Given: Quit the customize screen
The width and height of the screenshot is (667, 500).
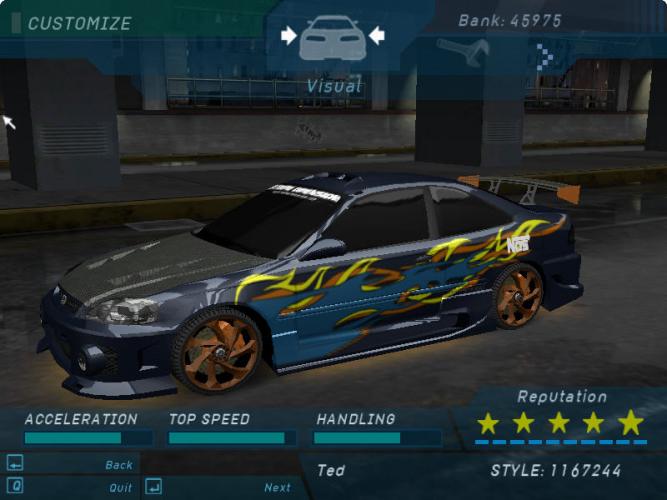Looking at the screenshot, I should click(120, 488).
